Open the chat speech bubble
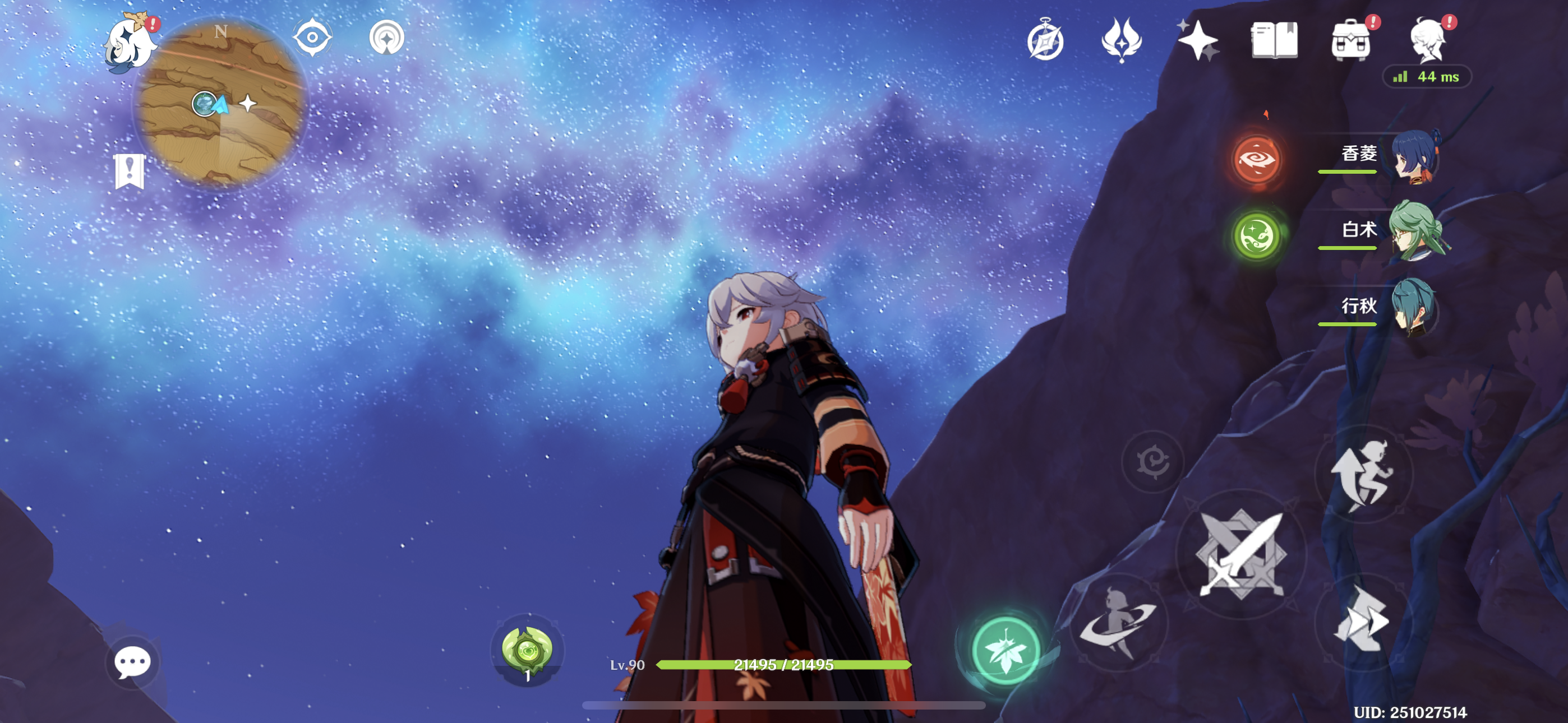The height and width of the screenshot is (723, 1568). click(x=132, y=662)
